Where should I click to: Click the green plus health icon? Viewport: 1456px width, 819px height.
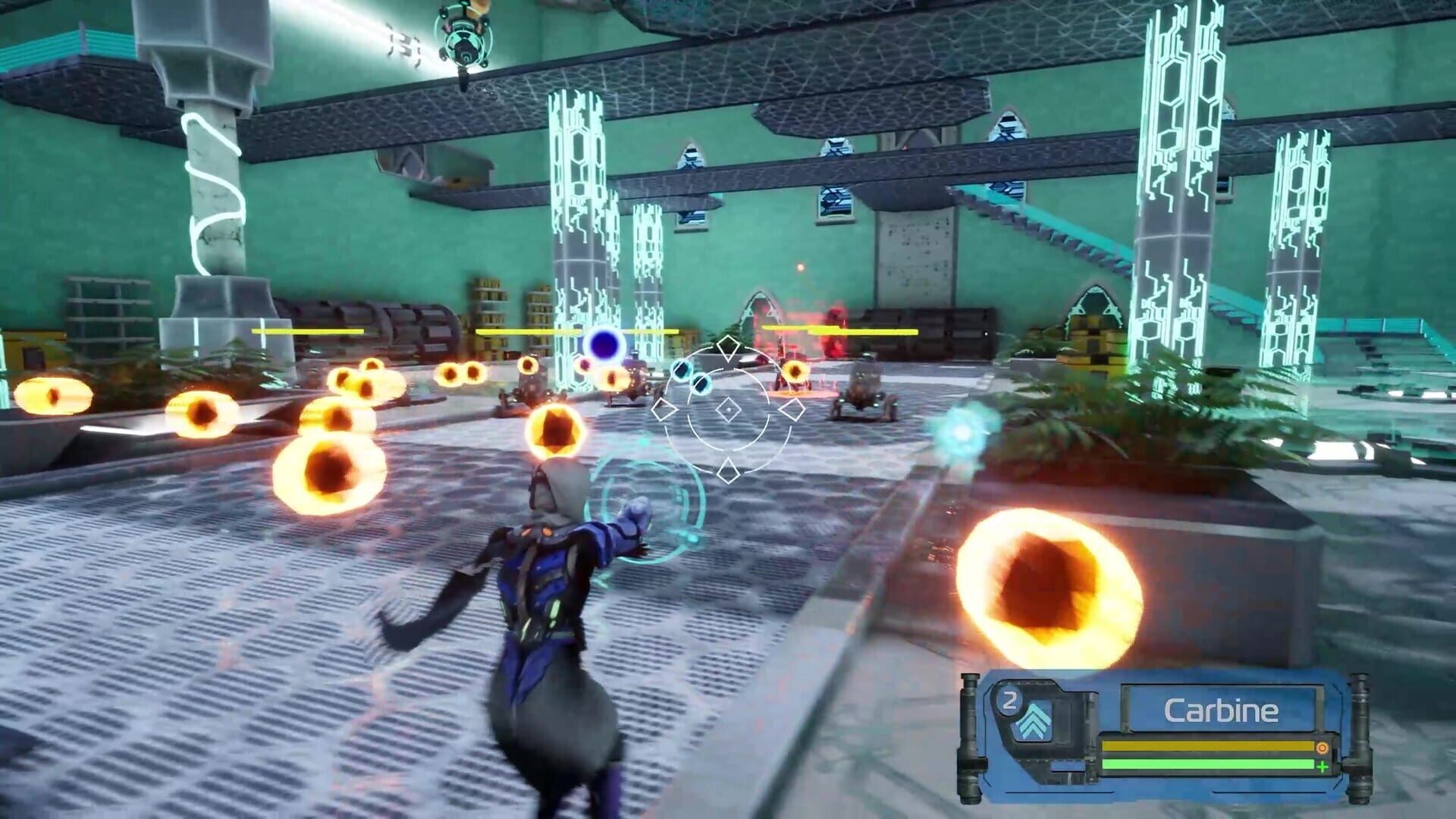tap(1323, 767)
